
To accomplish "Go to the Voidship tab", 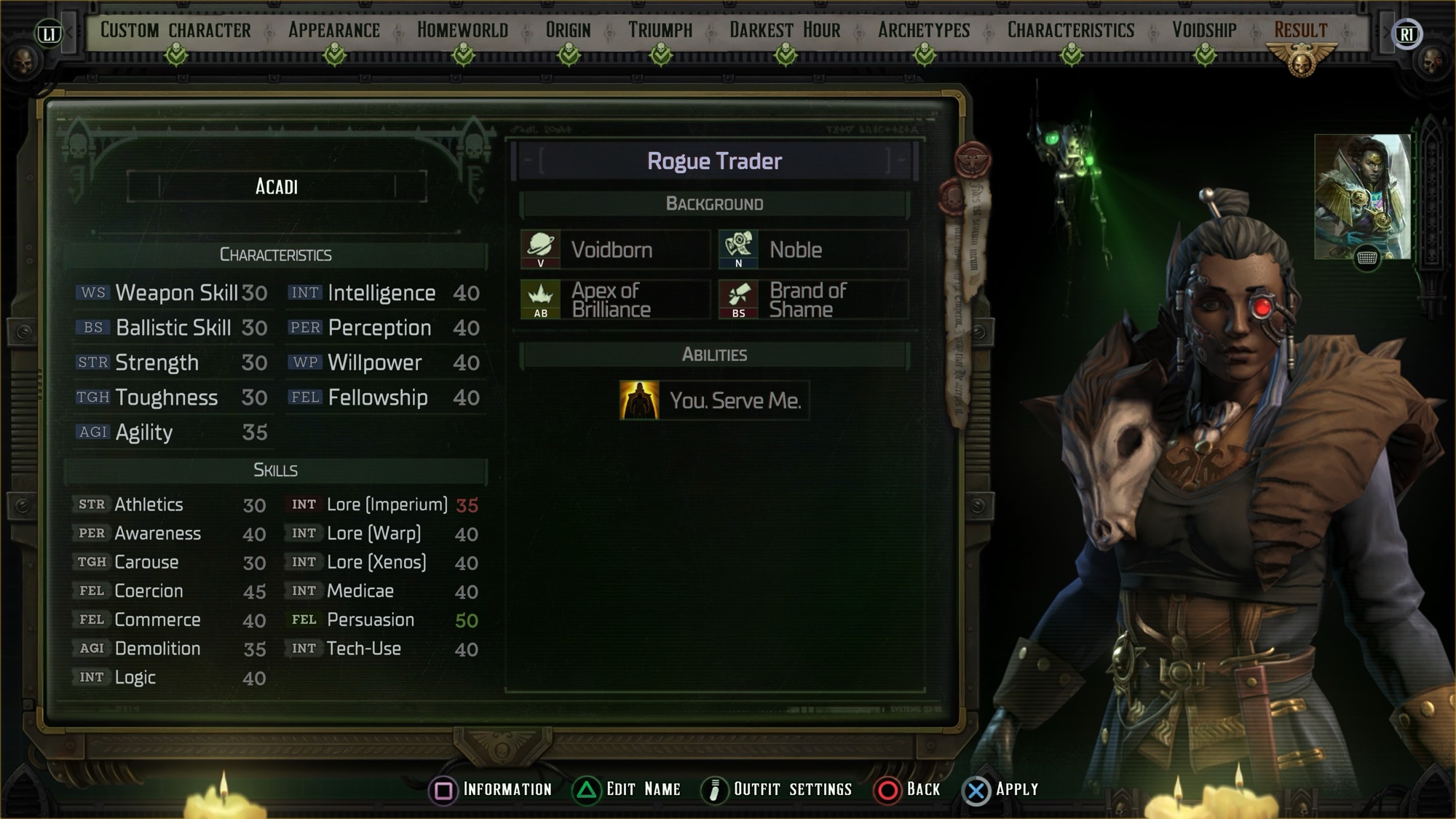I will point(1204,31).
